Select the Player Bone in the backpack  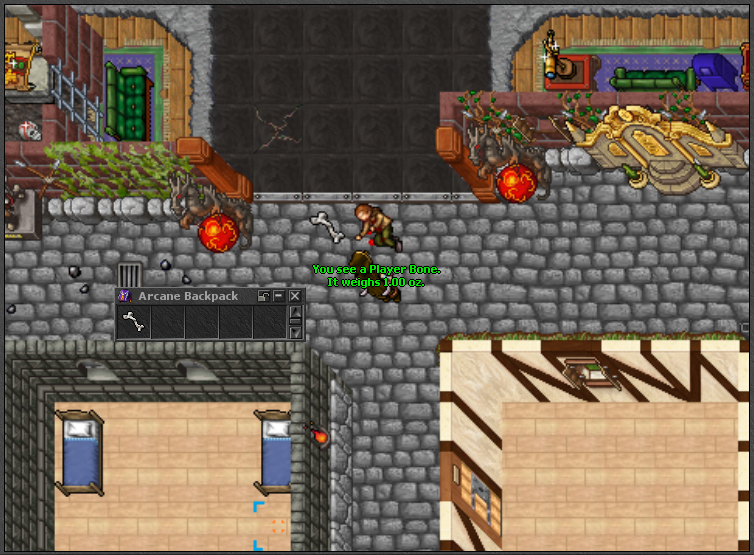[x=133, y=322]
